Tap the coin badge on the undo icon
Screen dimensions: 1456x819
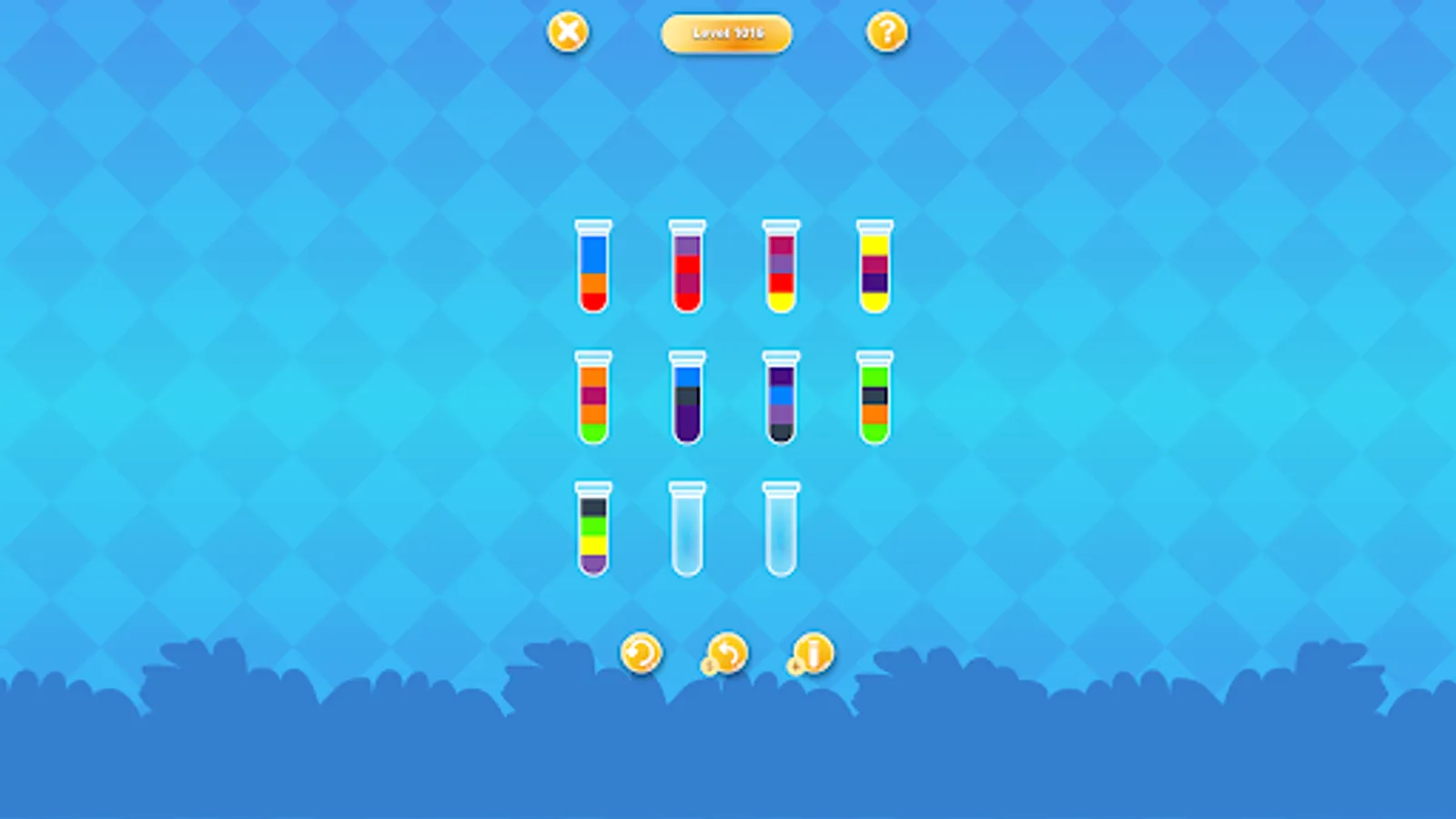708,665
